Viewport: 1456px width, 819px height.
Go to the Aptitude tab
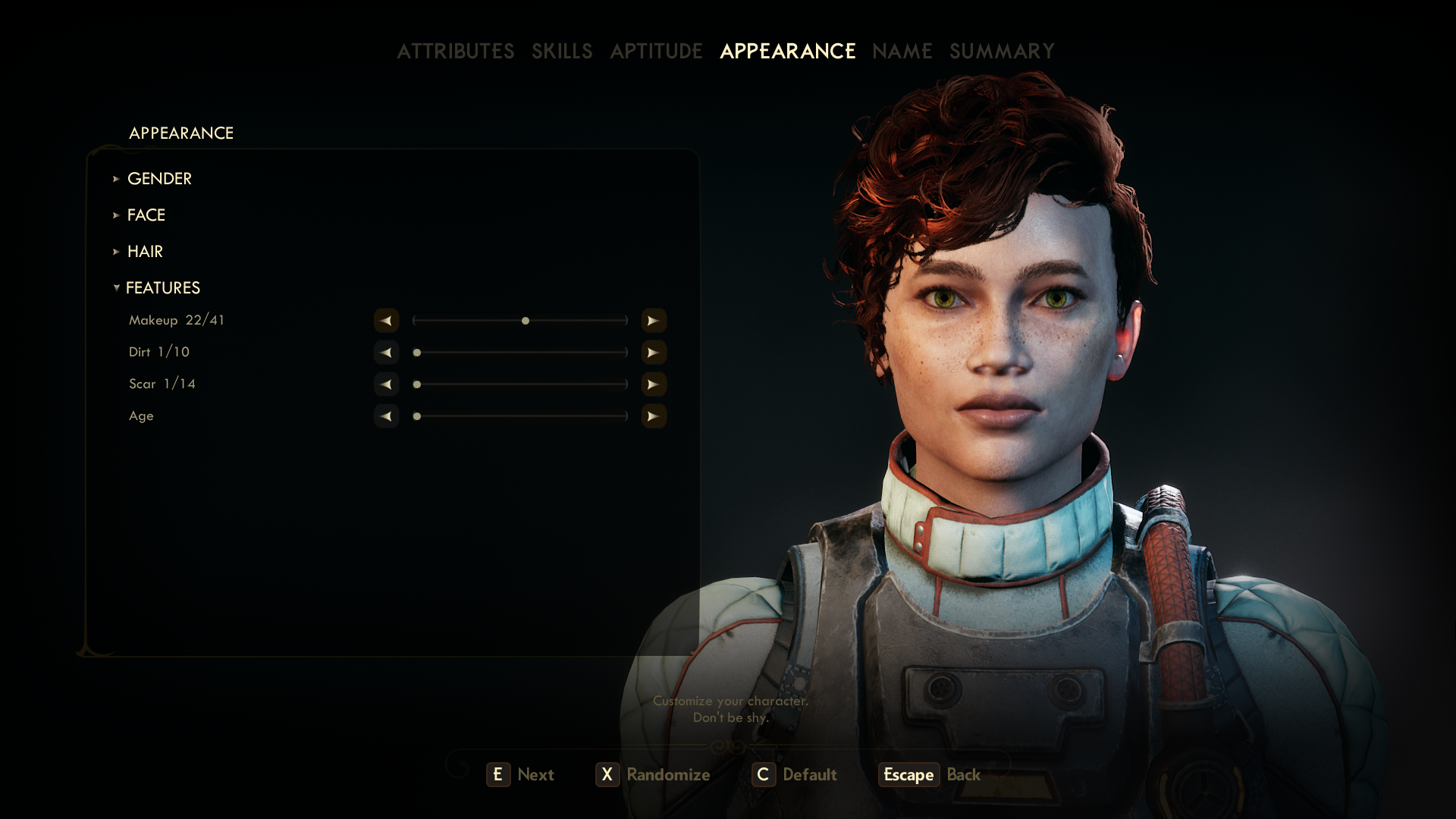[656, 51]
